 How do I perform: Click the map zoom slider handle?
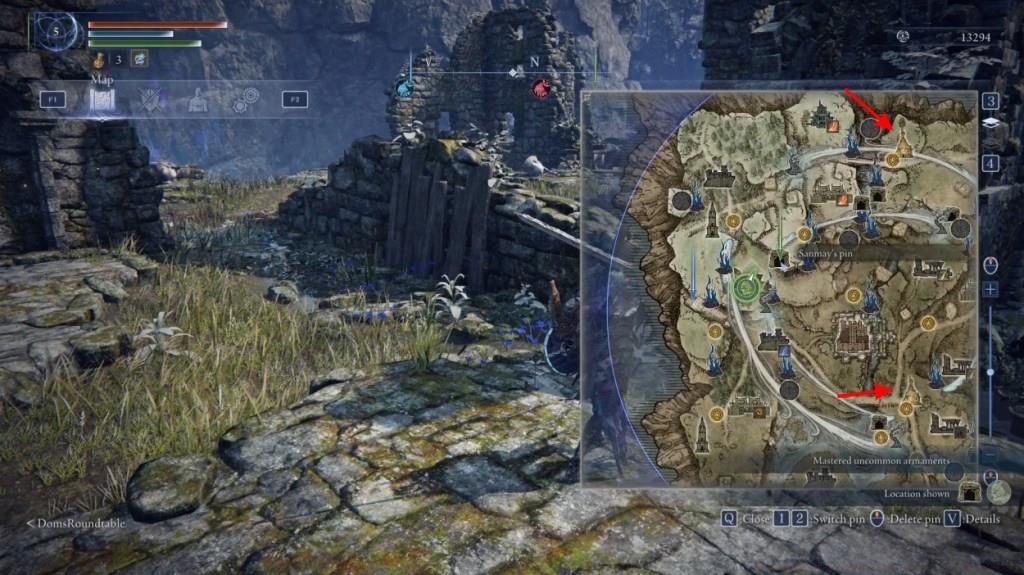(989, 371)
